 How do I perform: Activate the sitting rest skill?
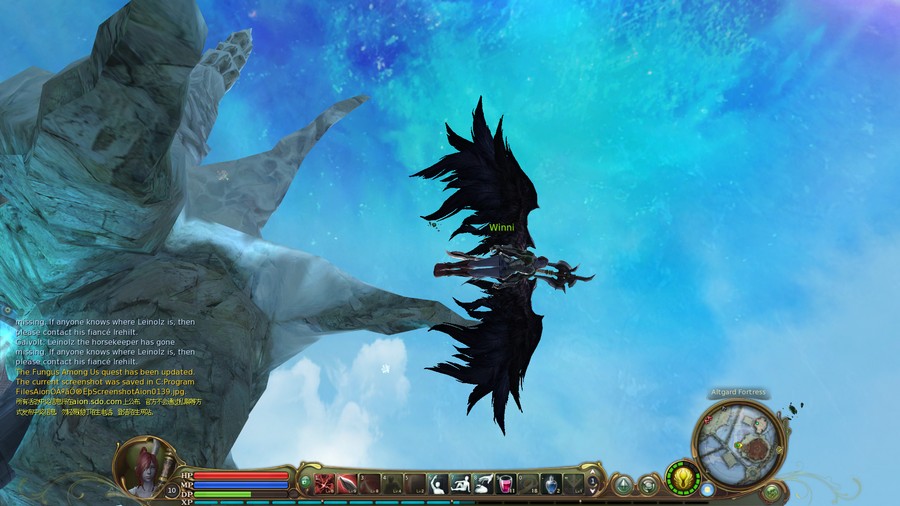click(460, 485)
